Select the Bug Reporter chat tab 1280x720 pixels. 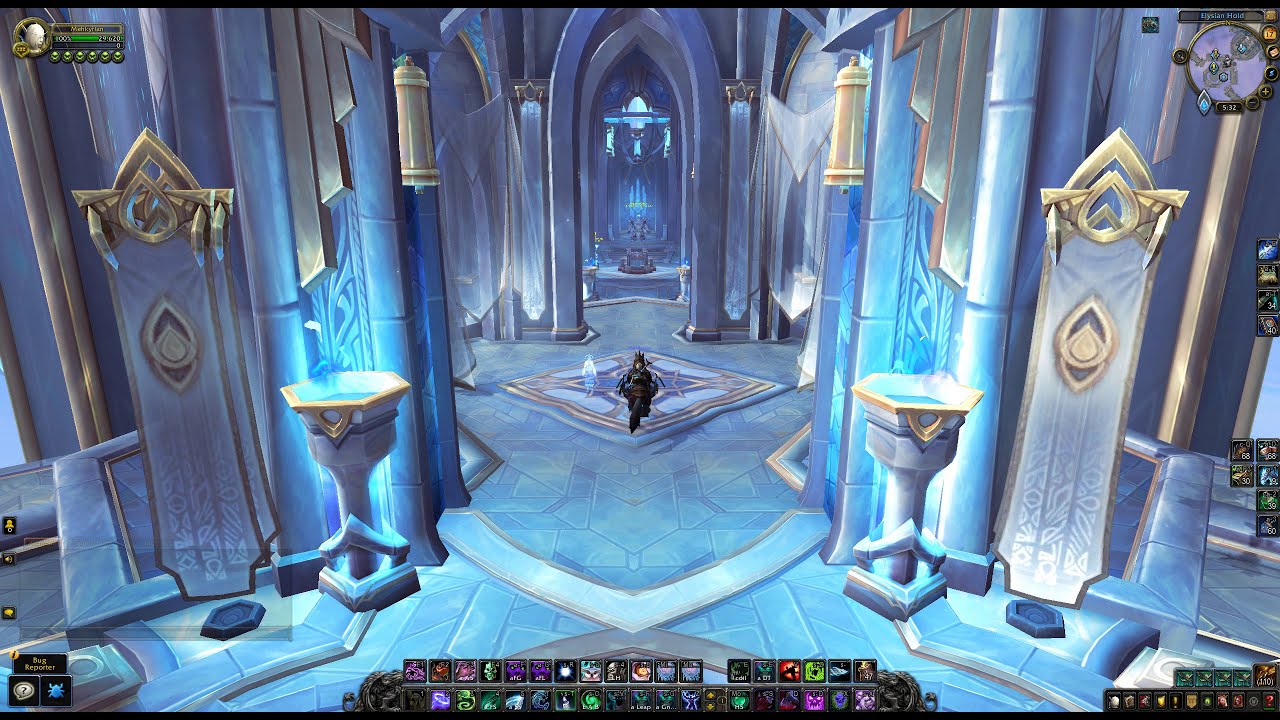(x=42, y=662)
